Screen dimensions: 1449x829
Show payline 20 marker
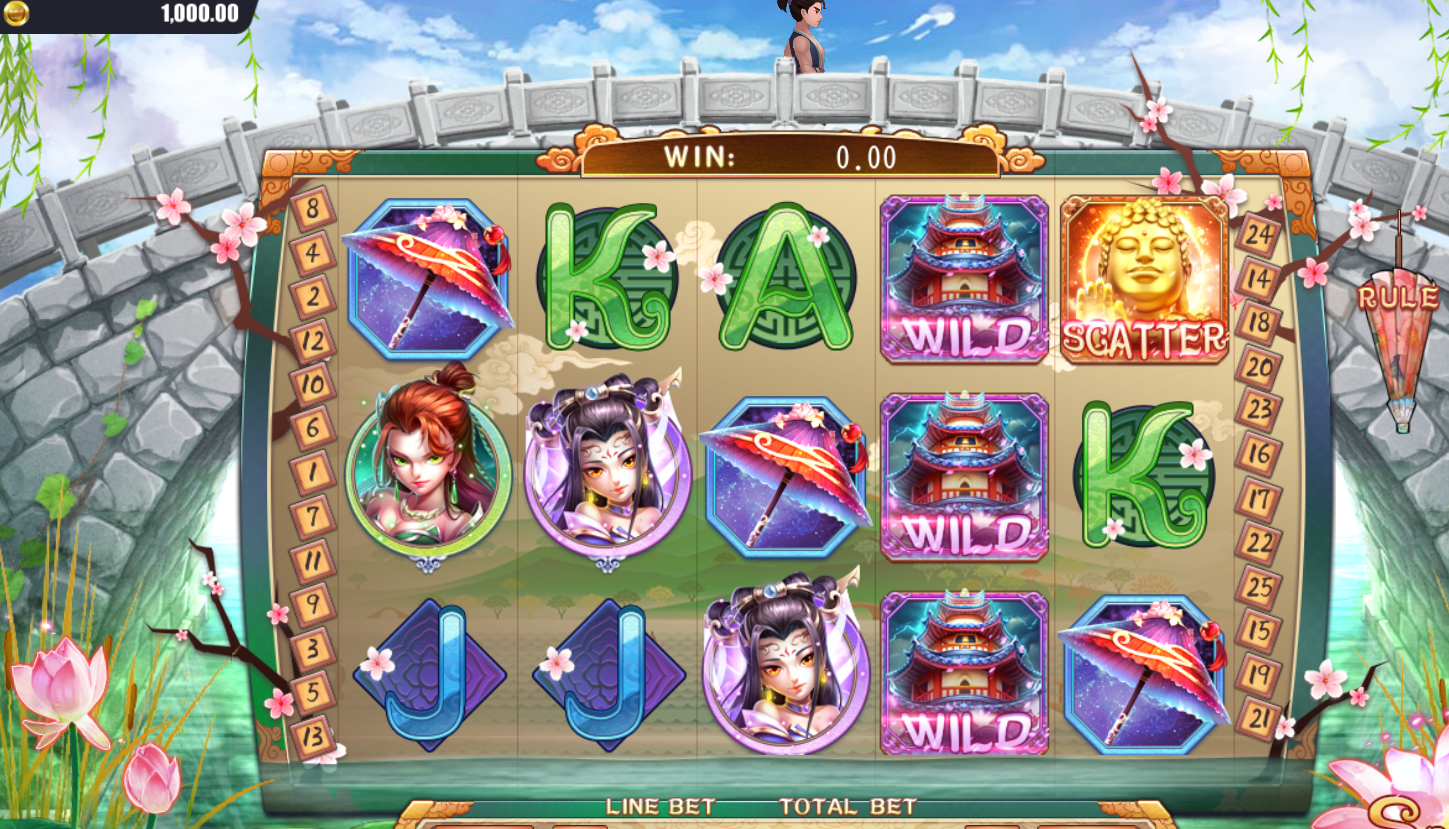tap(1257, 367)
